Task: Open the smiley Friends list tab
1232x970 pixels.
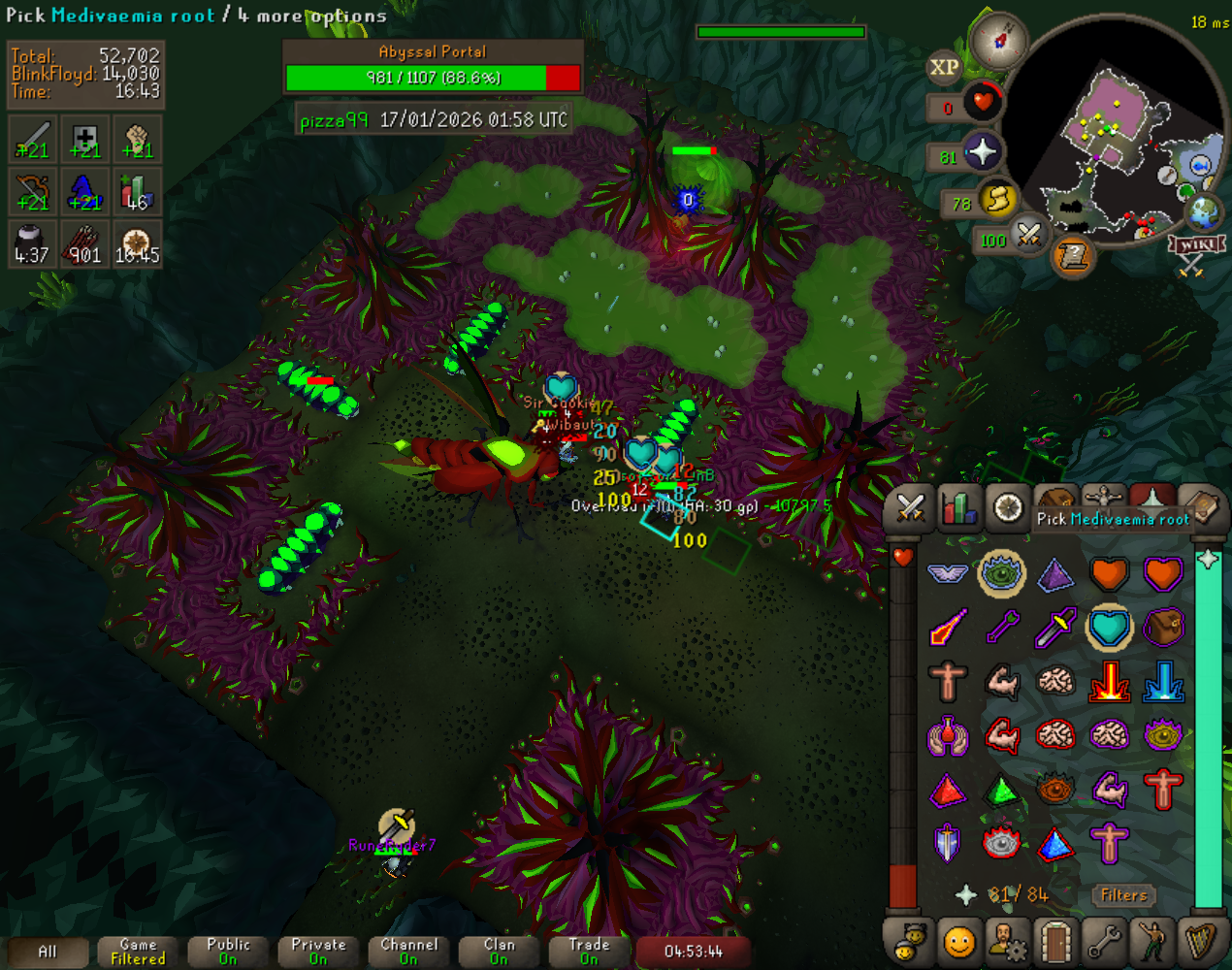Action: pyautogui.click(x=958, y=941)
